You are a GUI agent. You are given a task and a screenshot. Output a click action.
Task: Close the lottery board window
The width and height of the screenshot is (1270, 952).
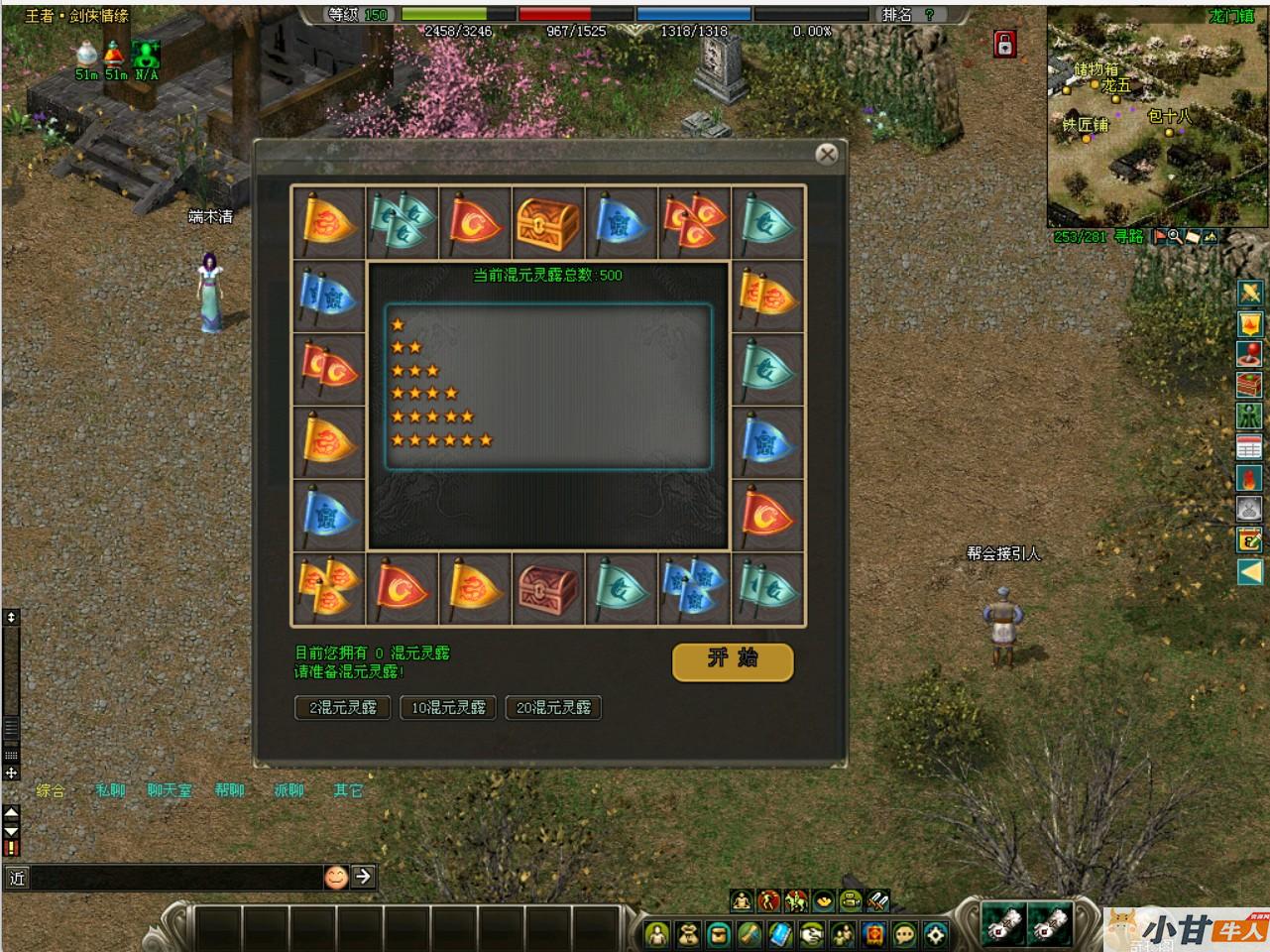tap(827, 154)
